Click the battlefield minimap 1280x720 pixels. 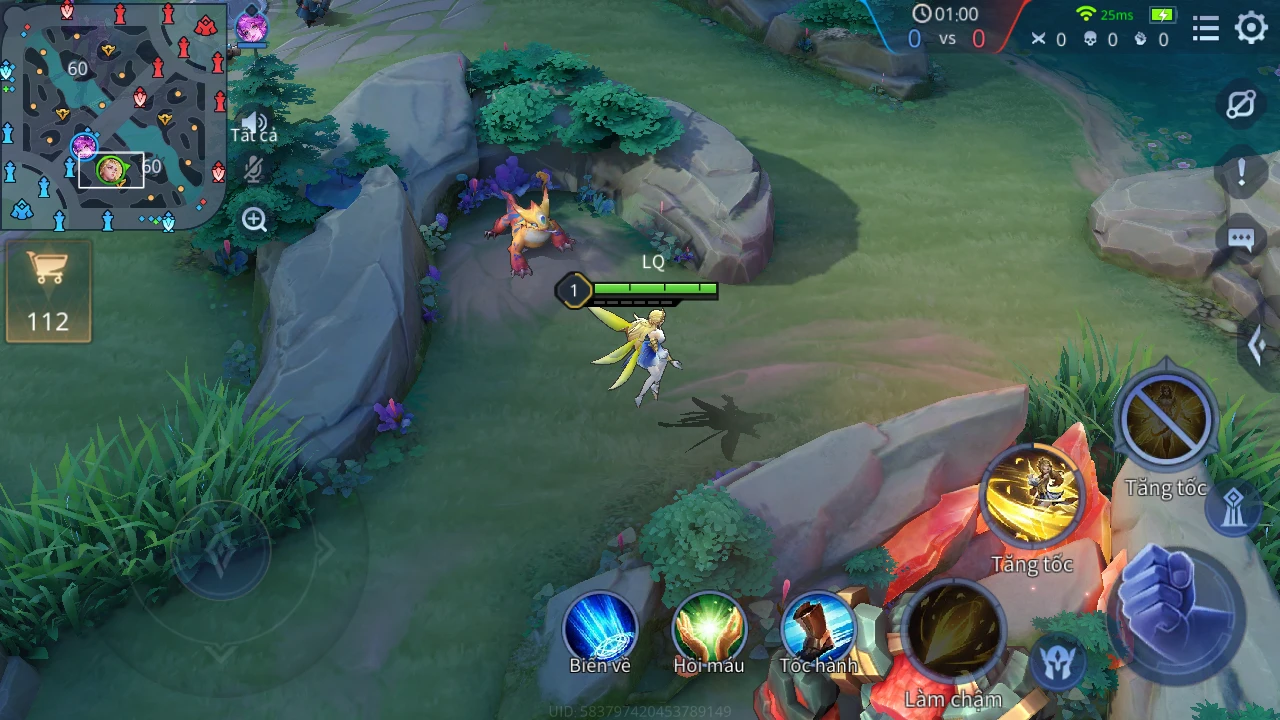(113, 113)
